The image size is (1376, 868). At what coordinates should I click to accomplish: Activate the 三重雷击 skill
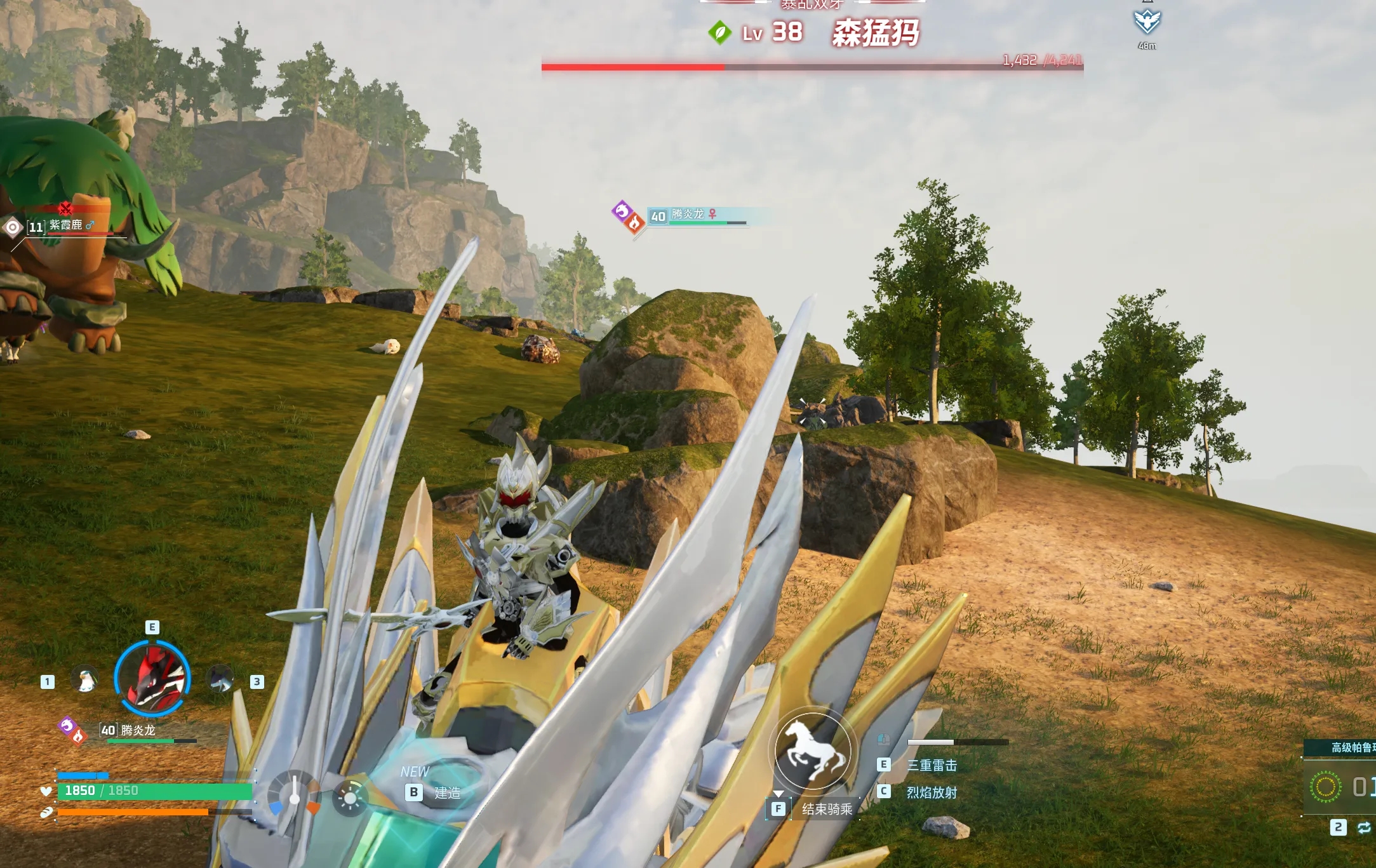point(931,766)
